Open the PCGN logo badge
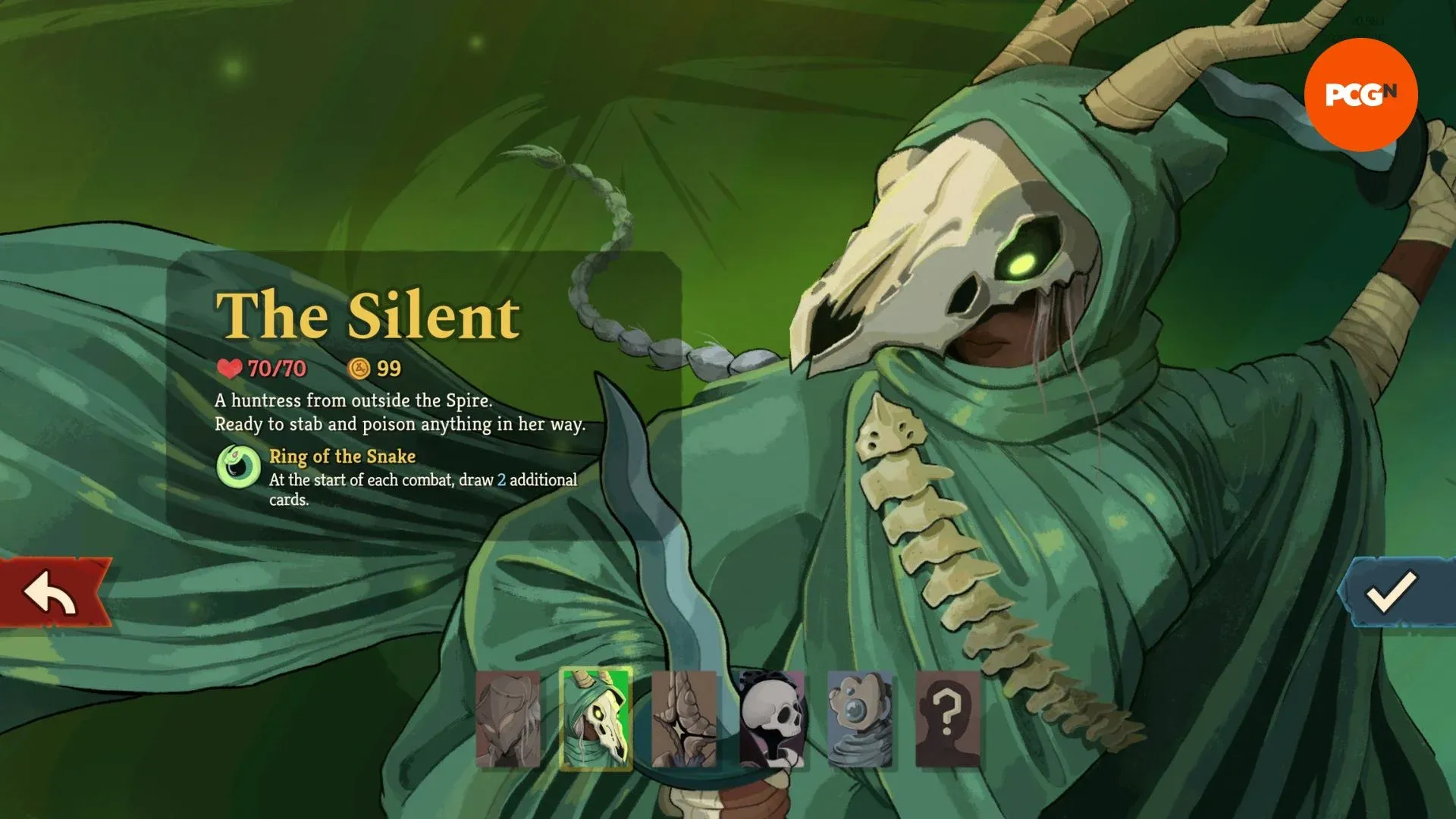Image resolution: width=1456 pixels, height=819 pixels. point(1360,94)
